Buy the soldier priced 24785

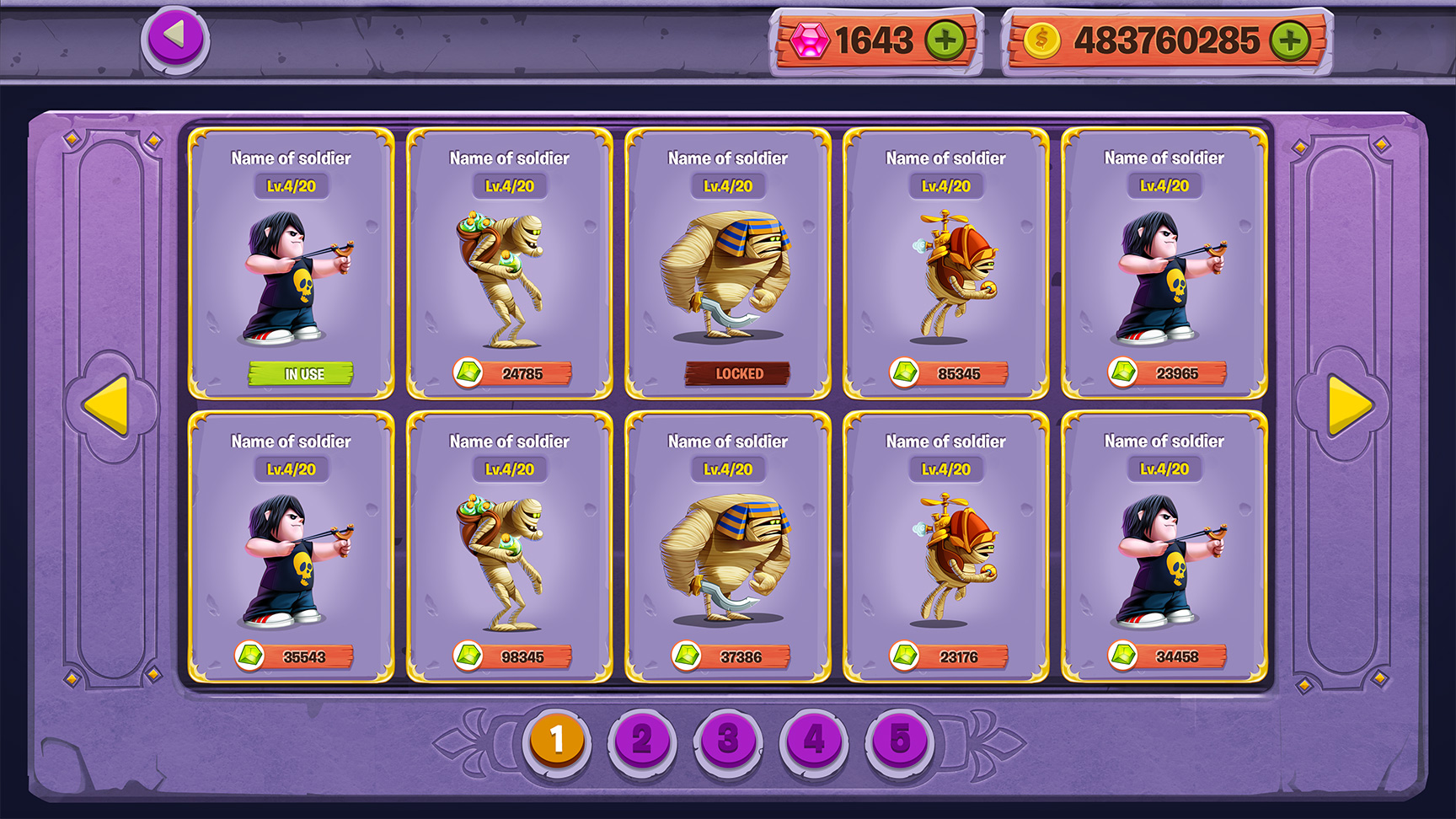coord(512,372)
